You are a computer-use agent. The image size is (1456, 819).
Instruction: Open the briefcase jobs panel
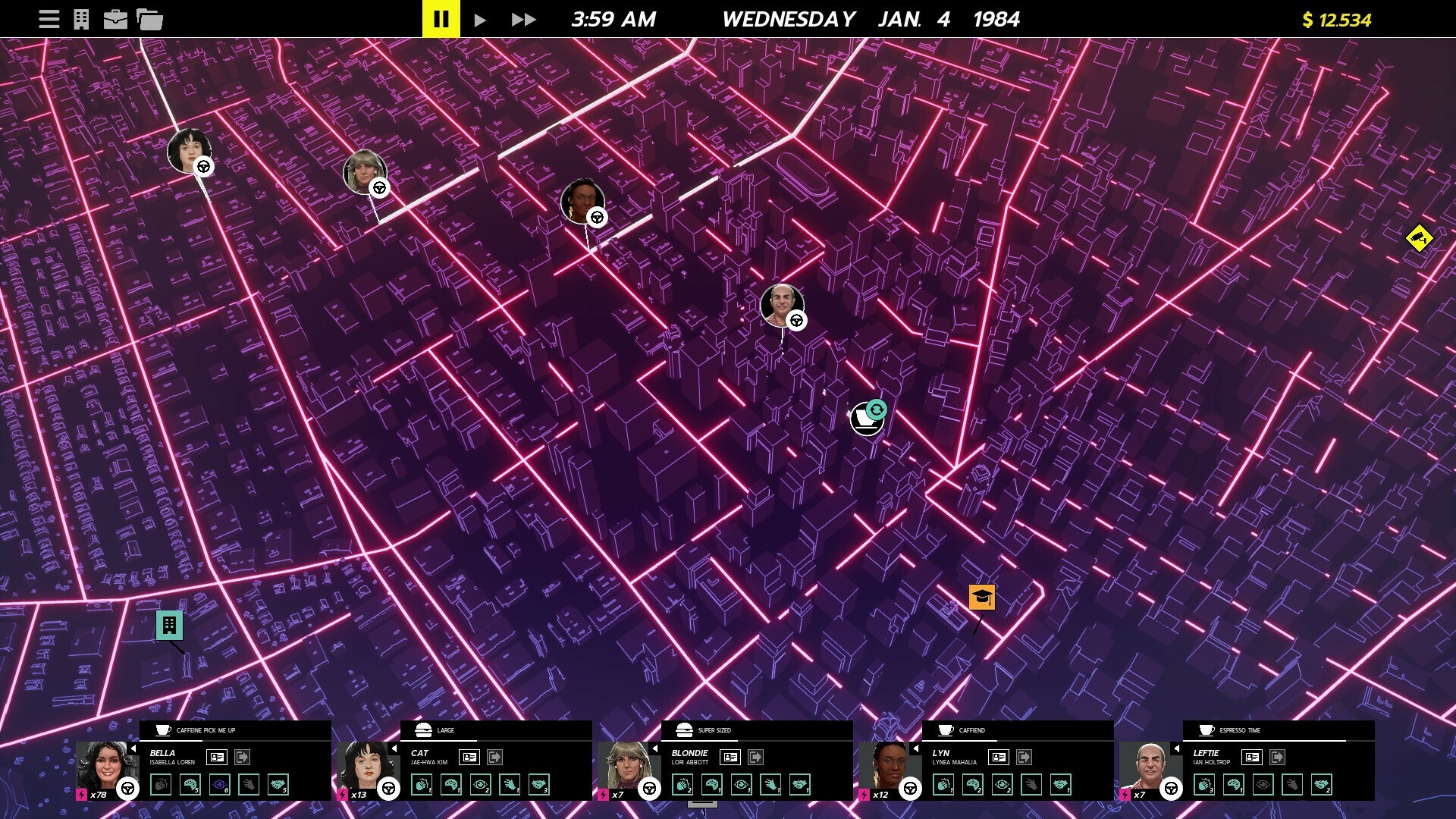click(x=115, y=19)
